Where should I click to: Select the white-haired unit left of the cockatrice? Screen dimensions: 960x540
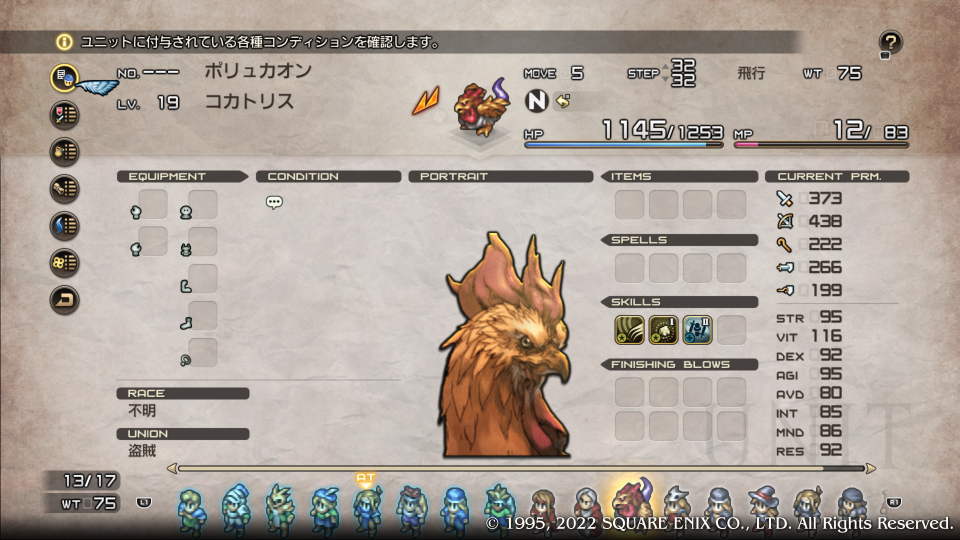click(x=587, y=506)
